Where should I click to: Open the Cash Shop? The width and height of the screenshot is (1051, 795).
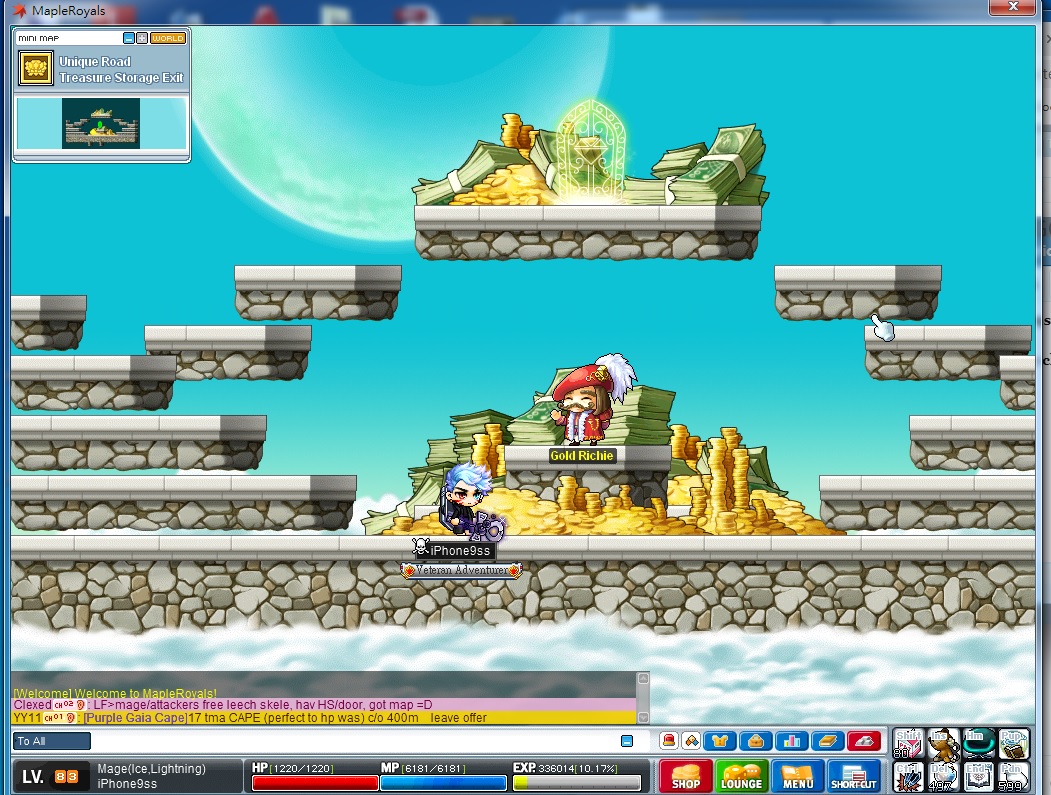tap(685, 777)
